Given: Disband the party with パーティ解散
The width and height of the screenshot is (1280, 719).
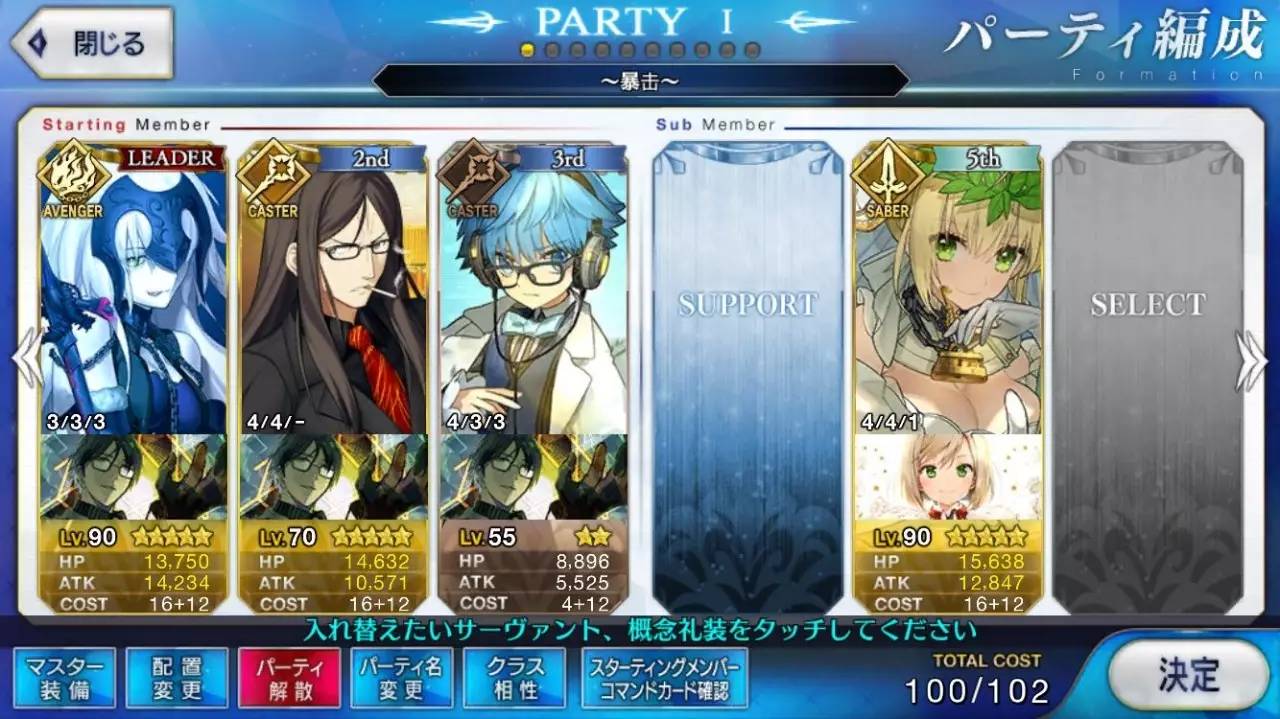Looking at the screenshot, I should (289, 678).
